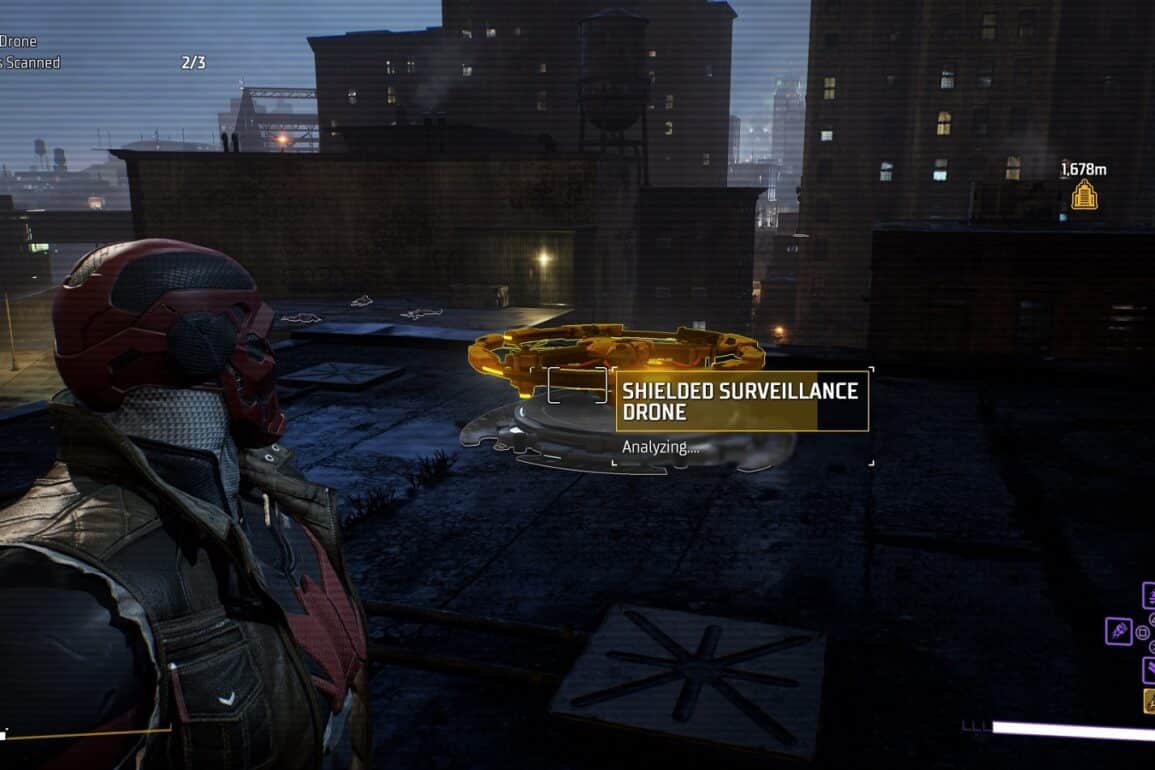Use the gold item slot under the abilities

pyautogui.click(x=1150, y=701)
